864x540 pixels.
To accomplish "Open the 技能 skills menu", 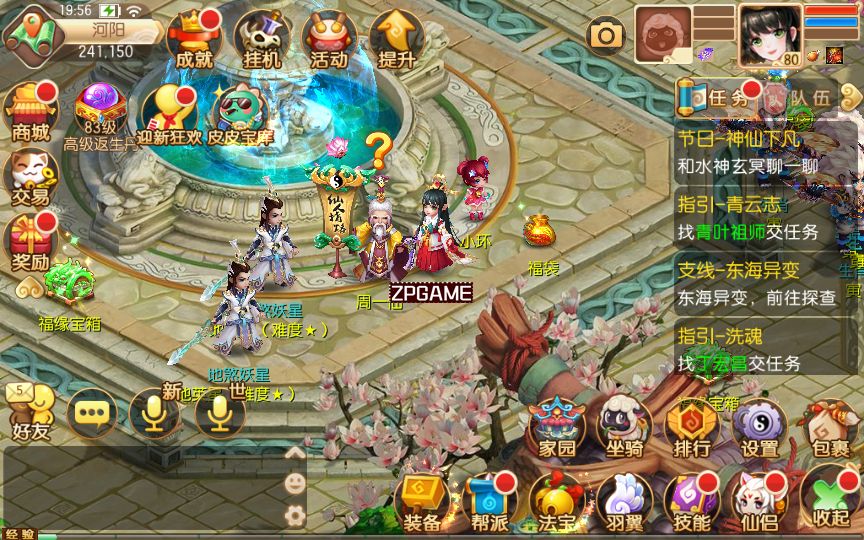I will (x=692, y=501).
